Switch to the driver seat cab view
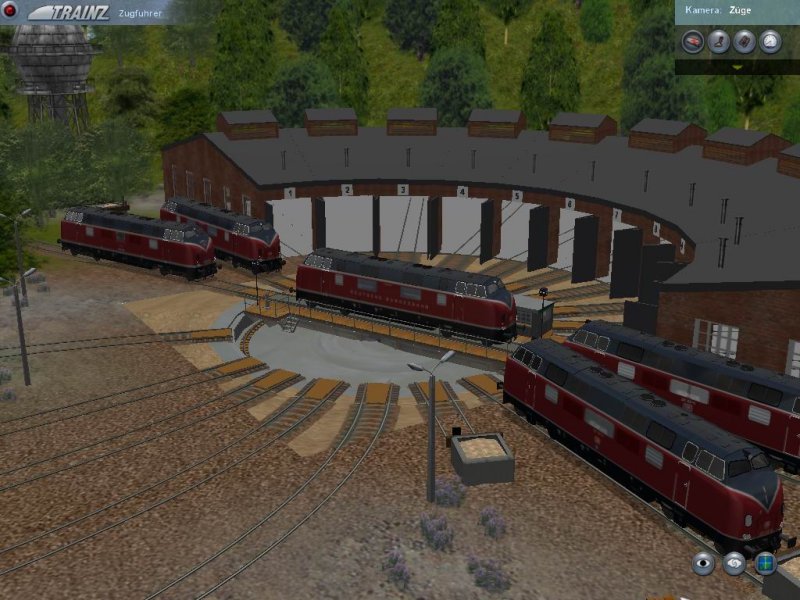The image size is (800, 600). click(x=717, y=41)
